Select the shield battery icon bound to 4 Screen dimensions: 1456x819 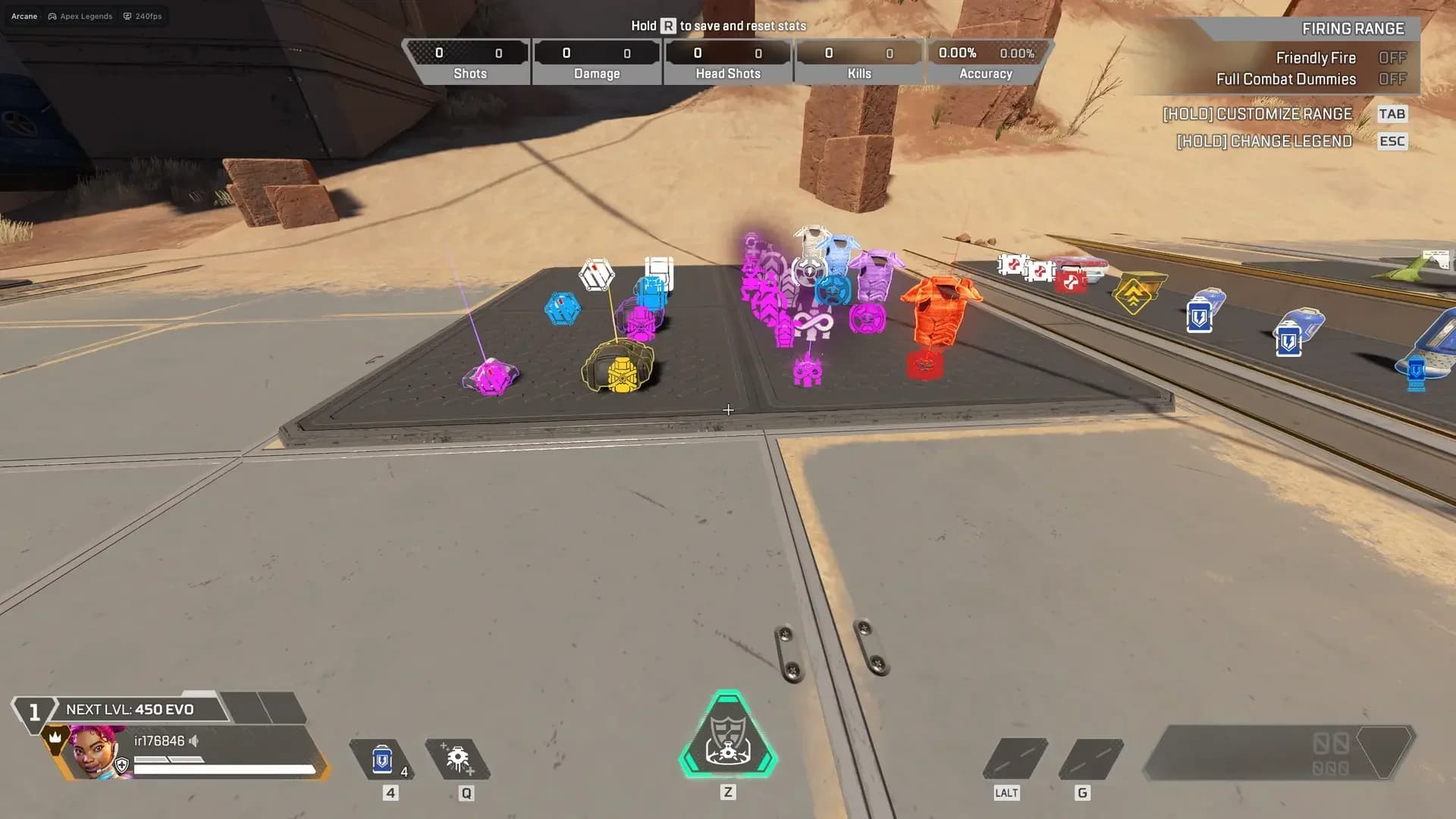(x=383, y=758)
